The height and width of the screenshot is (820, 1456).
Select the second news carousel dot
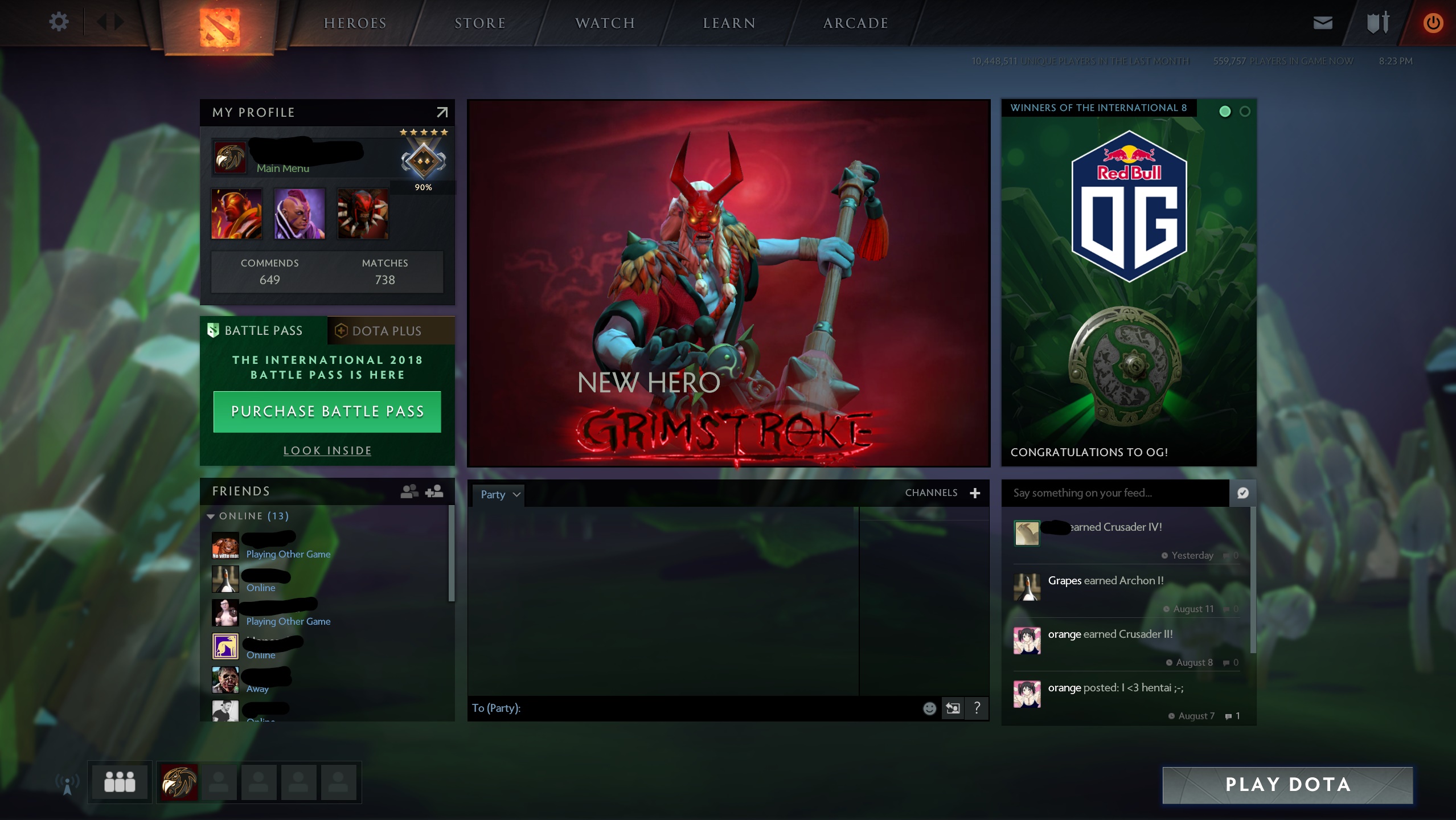tap(1245, 112)
